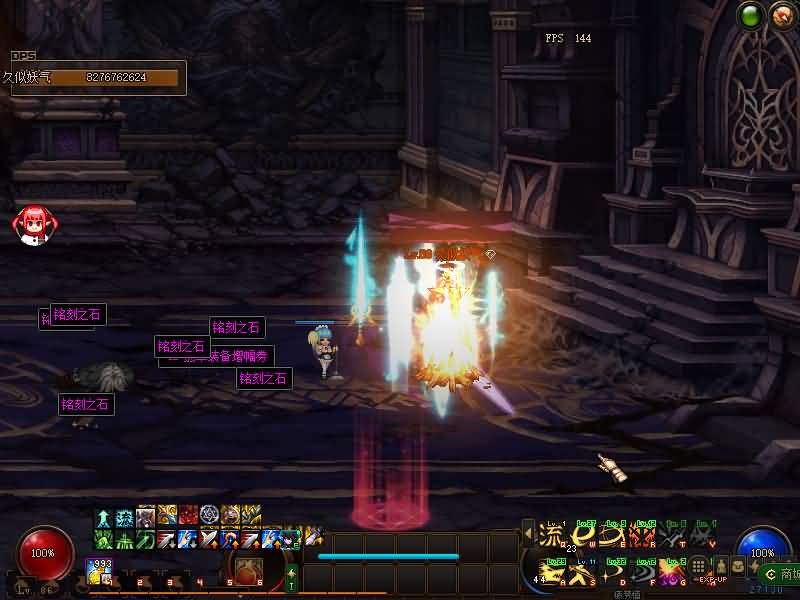Open the compass map icon
The height and width of the screenshot is (600, 800).
pos(781,16)
